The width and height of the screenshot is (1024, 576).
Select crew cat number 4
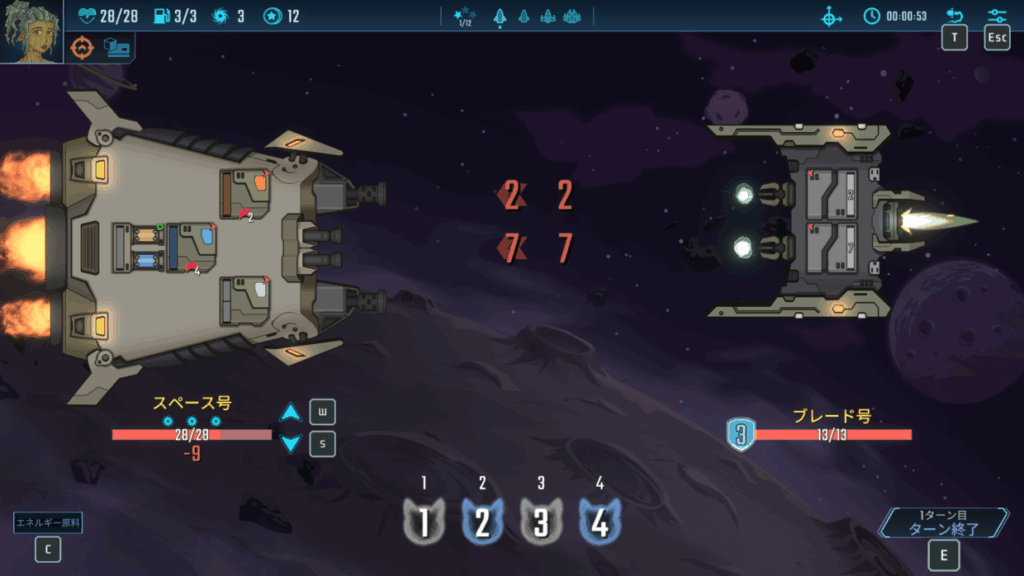(x=599, y=522)
